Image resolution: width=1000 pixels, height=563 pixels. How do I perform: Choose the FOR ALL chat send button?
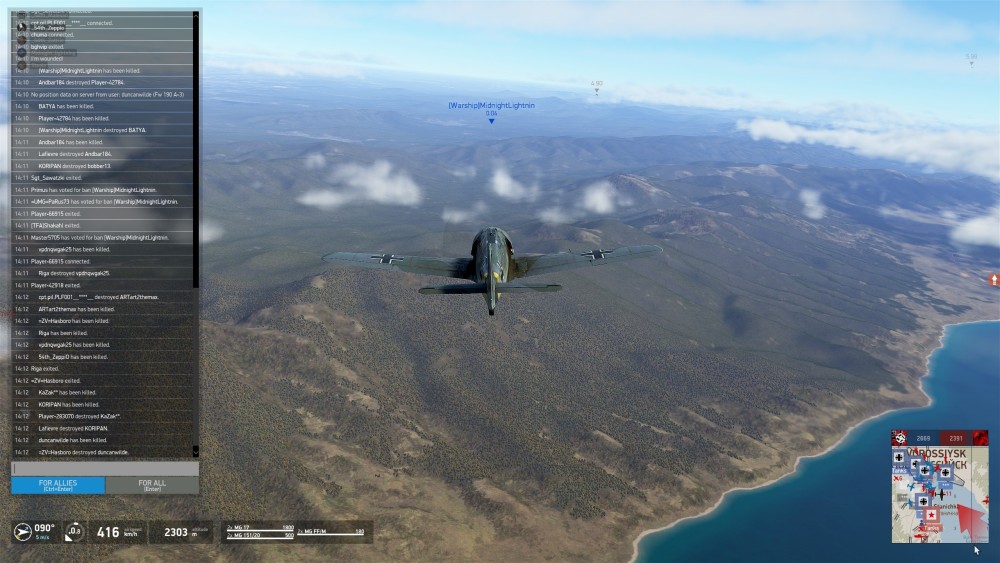[x=152, y=485]
